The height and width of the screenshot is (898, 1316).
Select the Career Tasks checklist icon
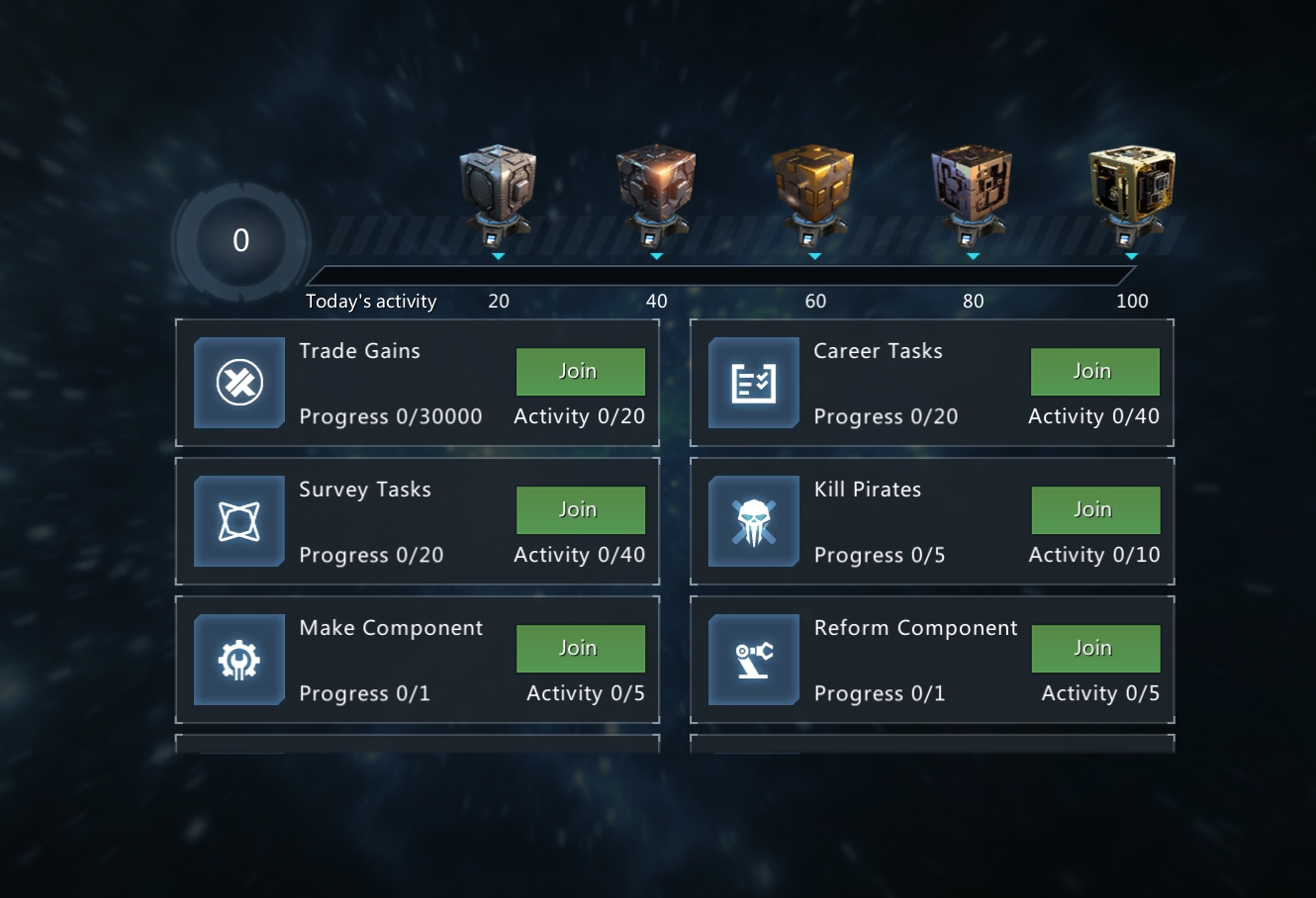point(754,383)
